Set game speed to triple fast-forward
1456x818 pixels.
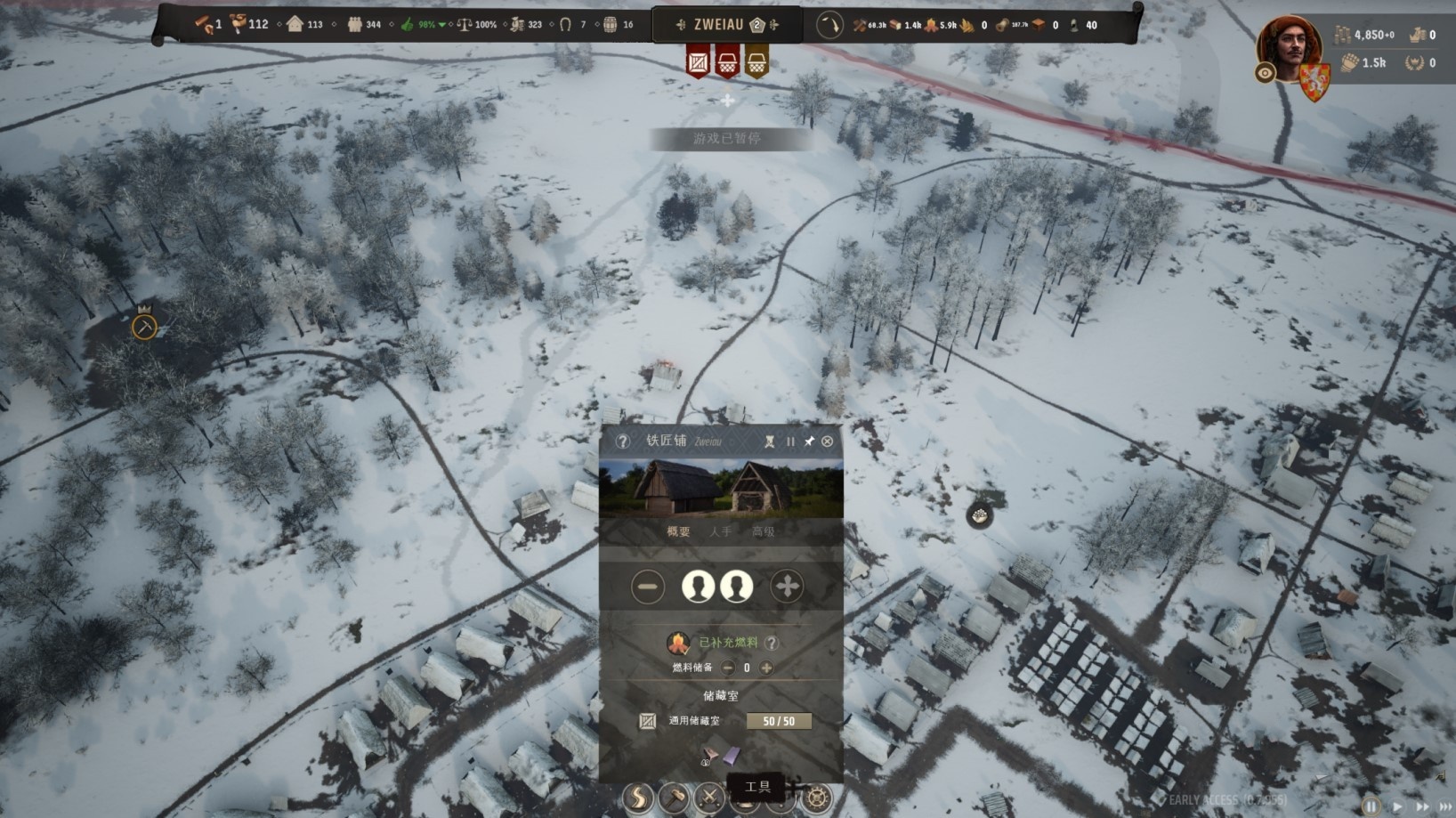coord(1444,806)
